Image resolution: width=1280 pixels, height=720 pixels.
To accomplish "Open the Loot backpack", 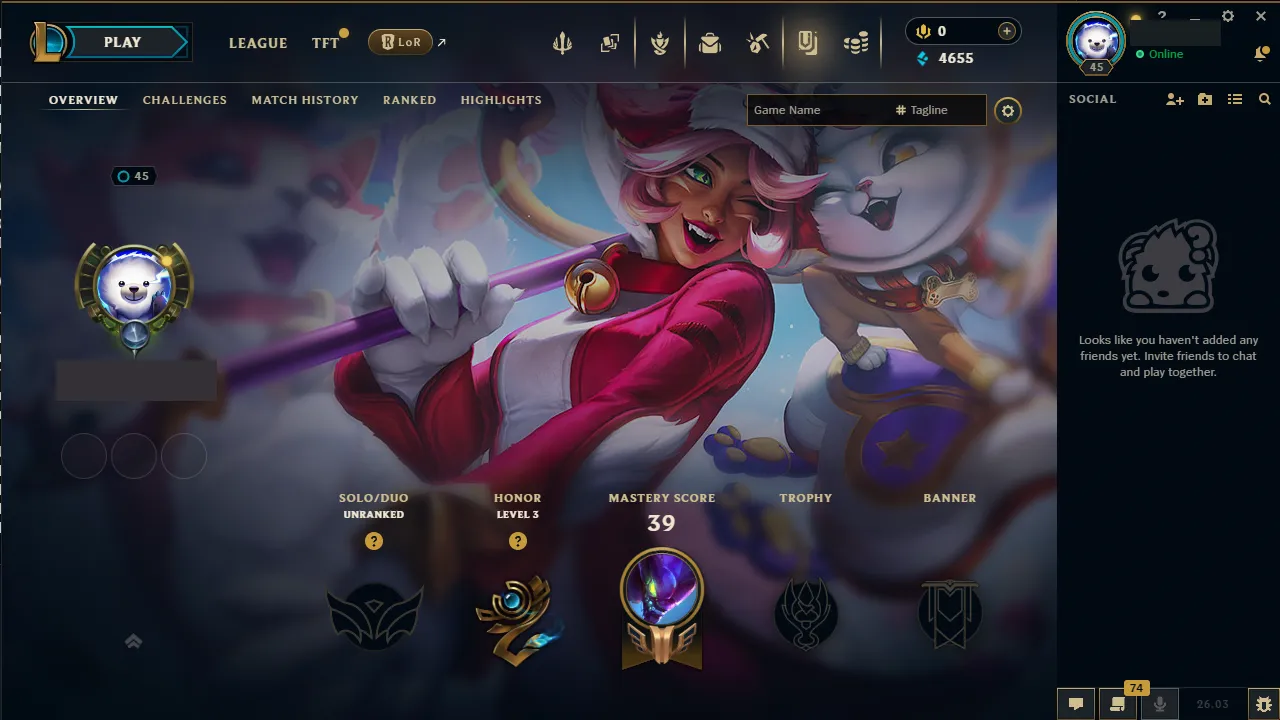I will pos(709,42).
